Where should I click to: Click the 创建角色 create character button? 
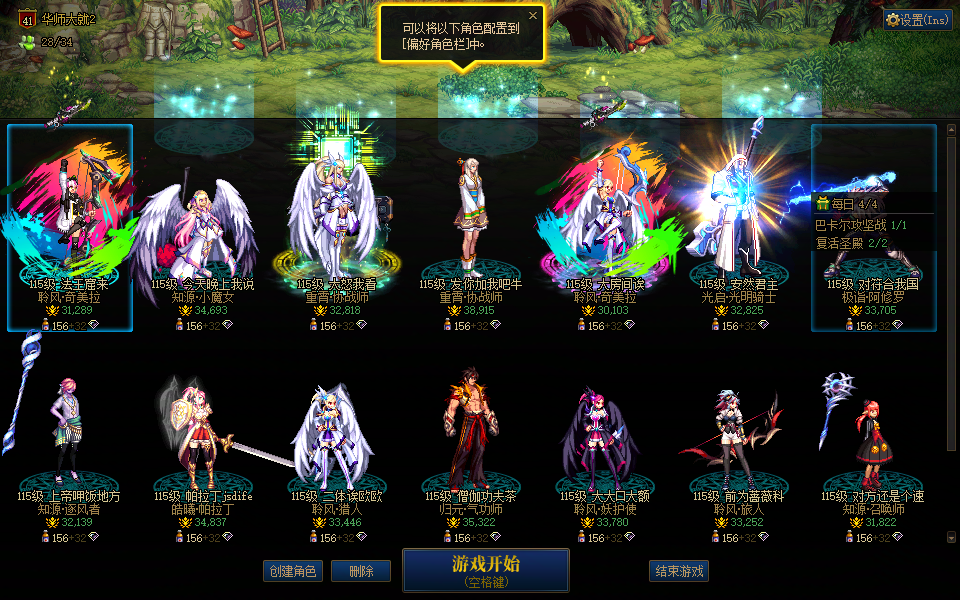coord(292,571)
